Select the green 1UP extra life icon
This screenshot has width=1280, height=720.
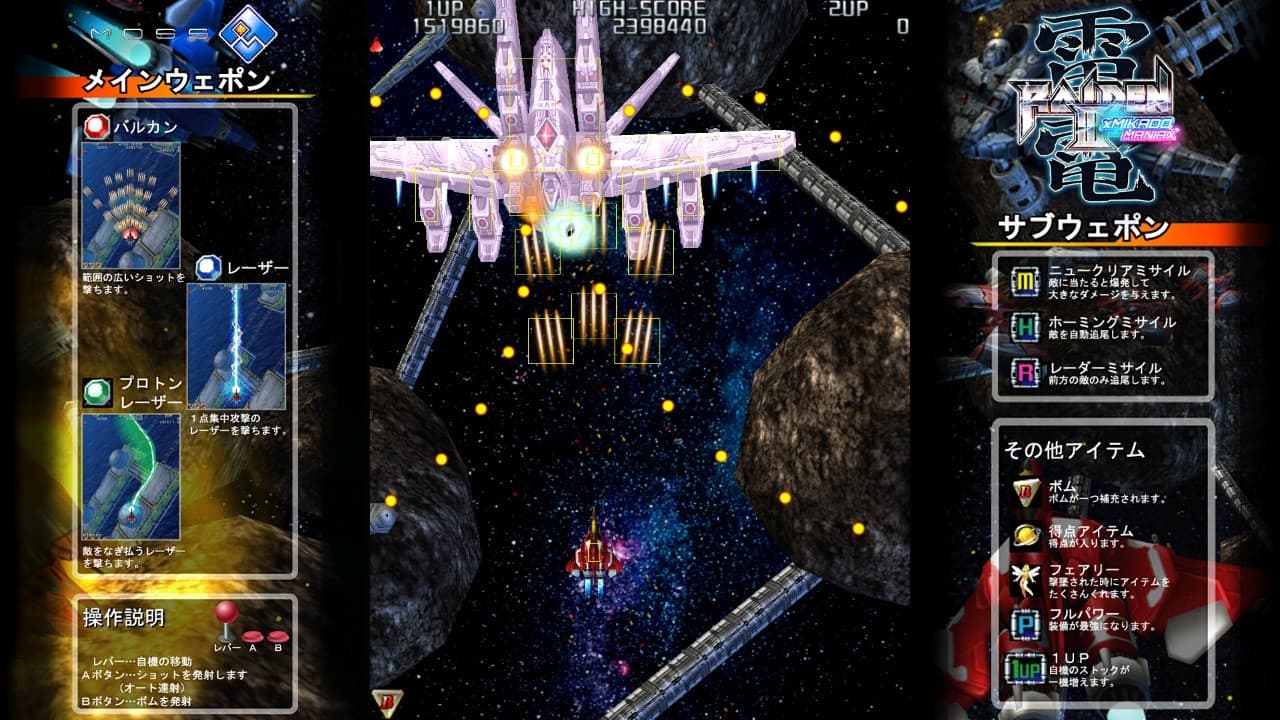tap(1026, 666)
